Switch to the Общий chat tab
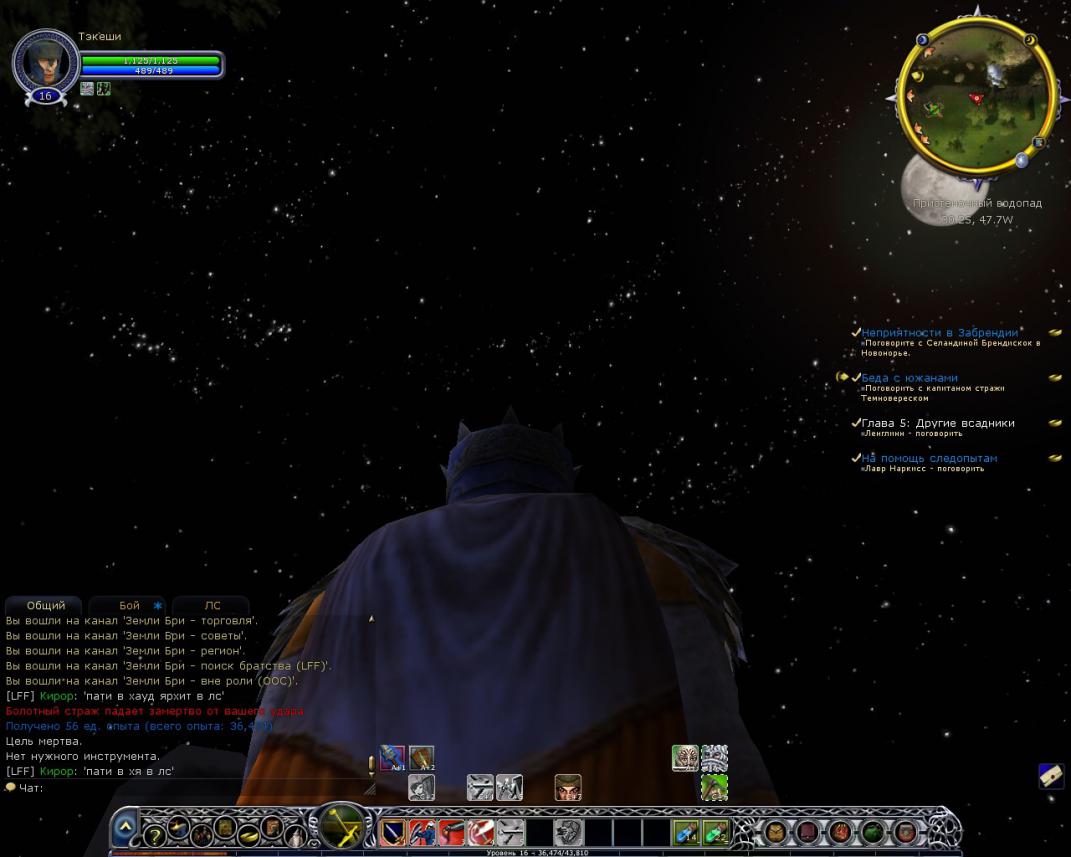 [46, 606]
